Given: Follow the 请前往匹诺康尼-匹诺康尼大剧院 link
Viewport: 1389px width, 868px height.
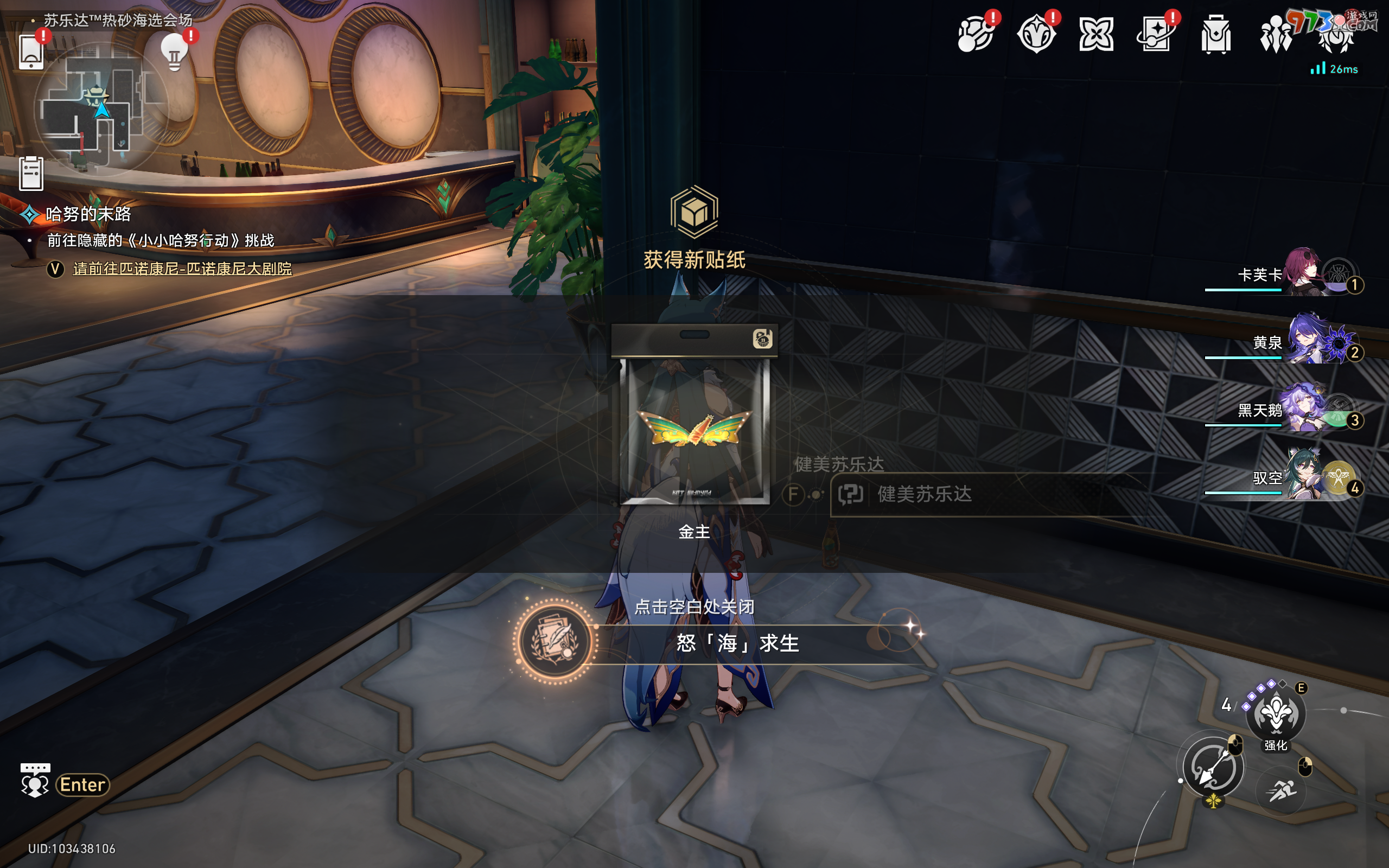Looking at the screenshot, I should 182,269.
